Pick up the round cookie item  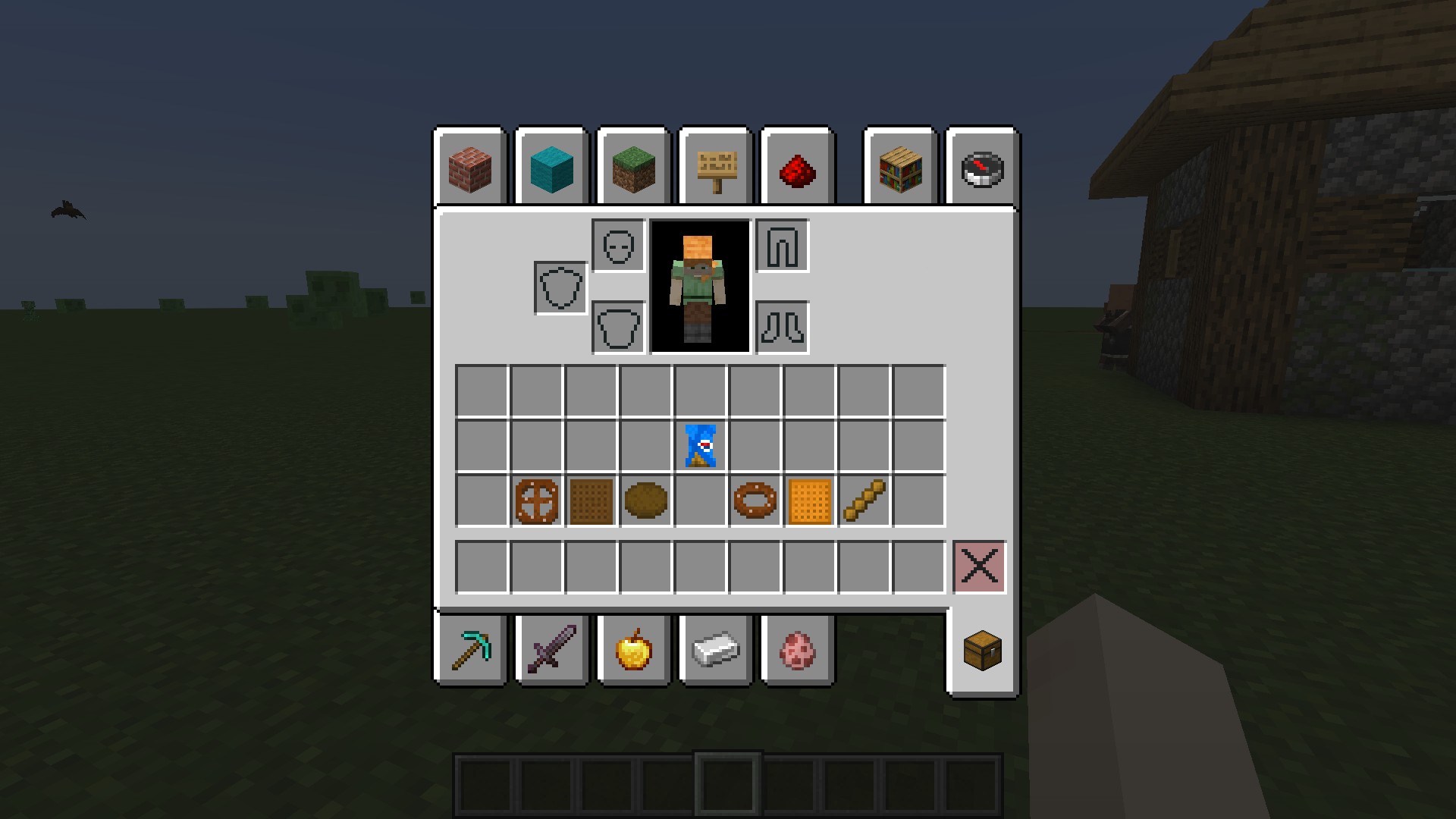click(x=645, y=500)
